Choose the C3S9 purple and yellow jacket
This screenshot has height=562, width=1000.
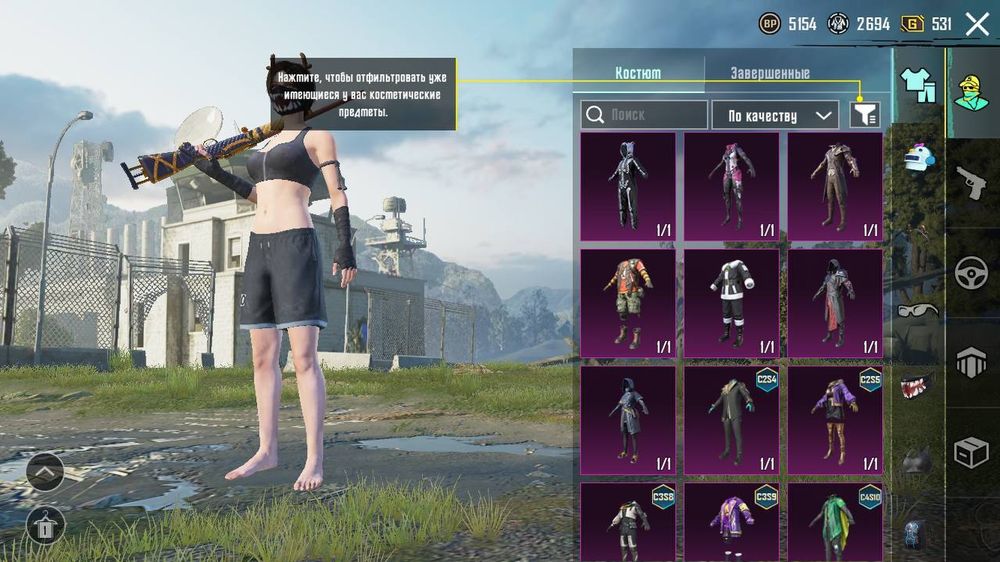731,521
